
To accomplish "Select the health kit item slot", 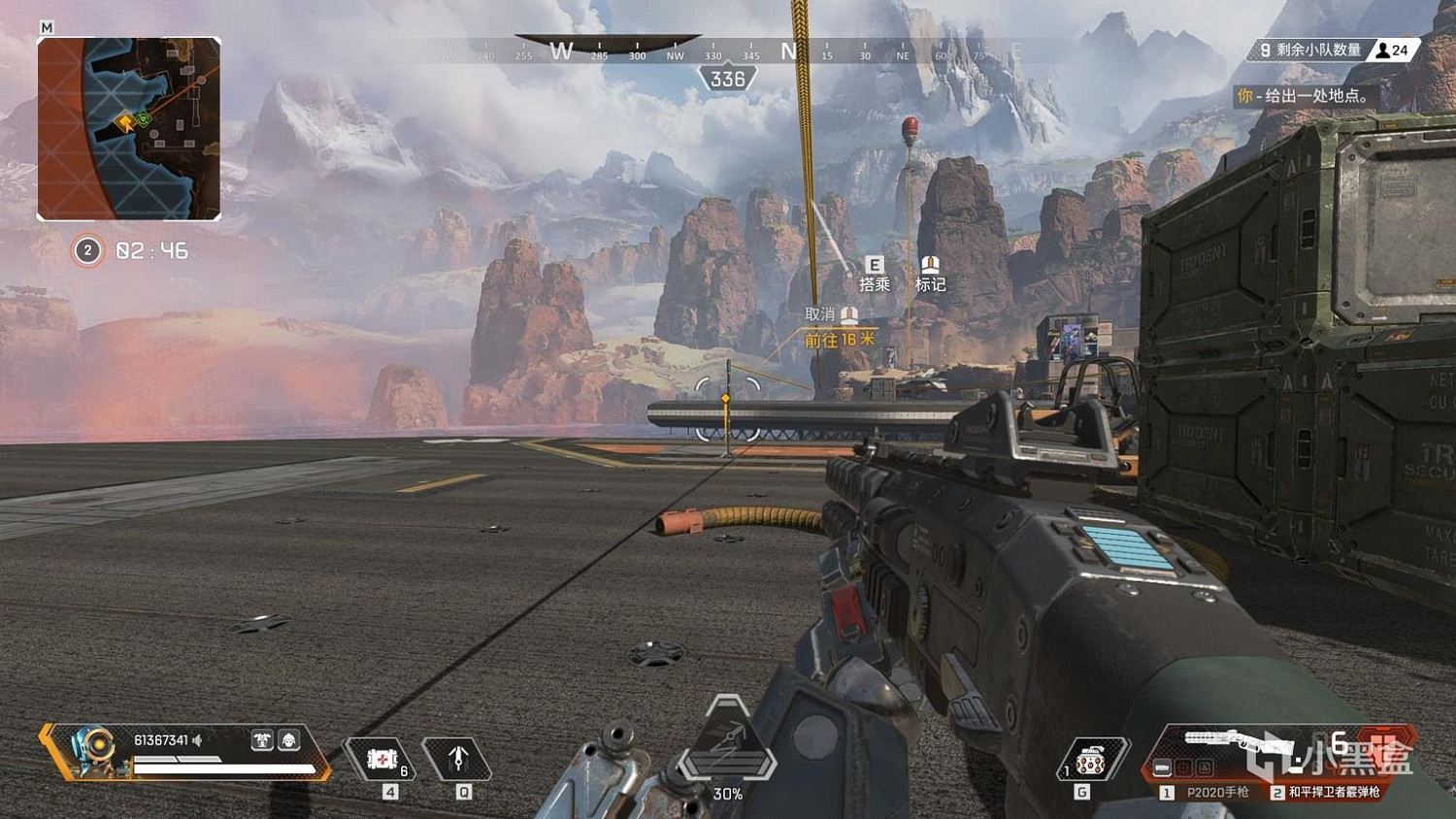I will (381, 759).
